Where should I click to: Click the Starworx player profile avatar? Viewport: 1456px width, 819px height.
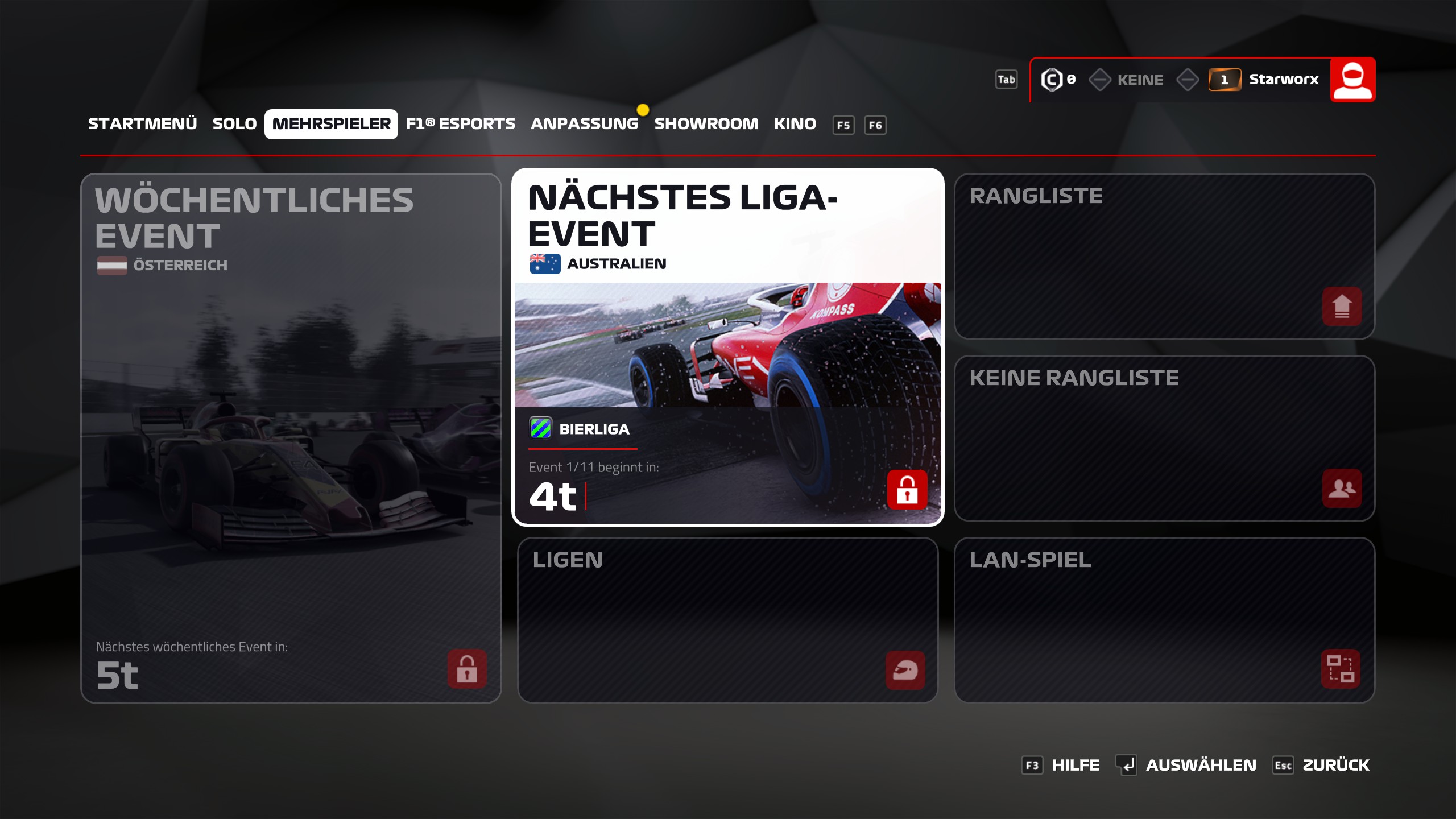coord(1352,80)
